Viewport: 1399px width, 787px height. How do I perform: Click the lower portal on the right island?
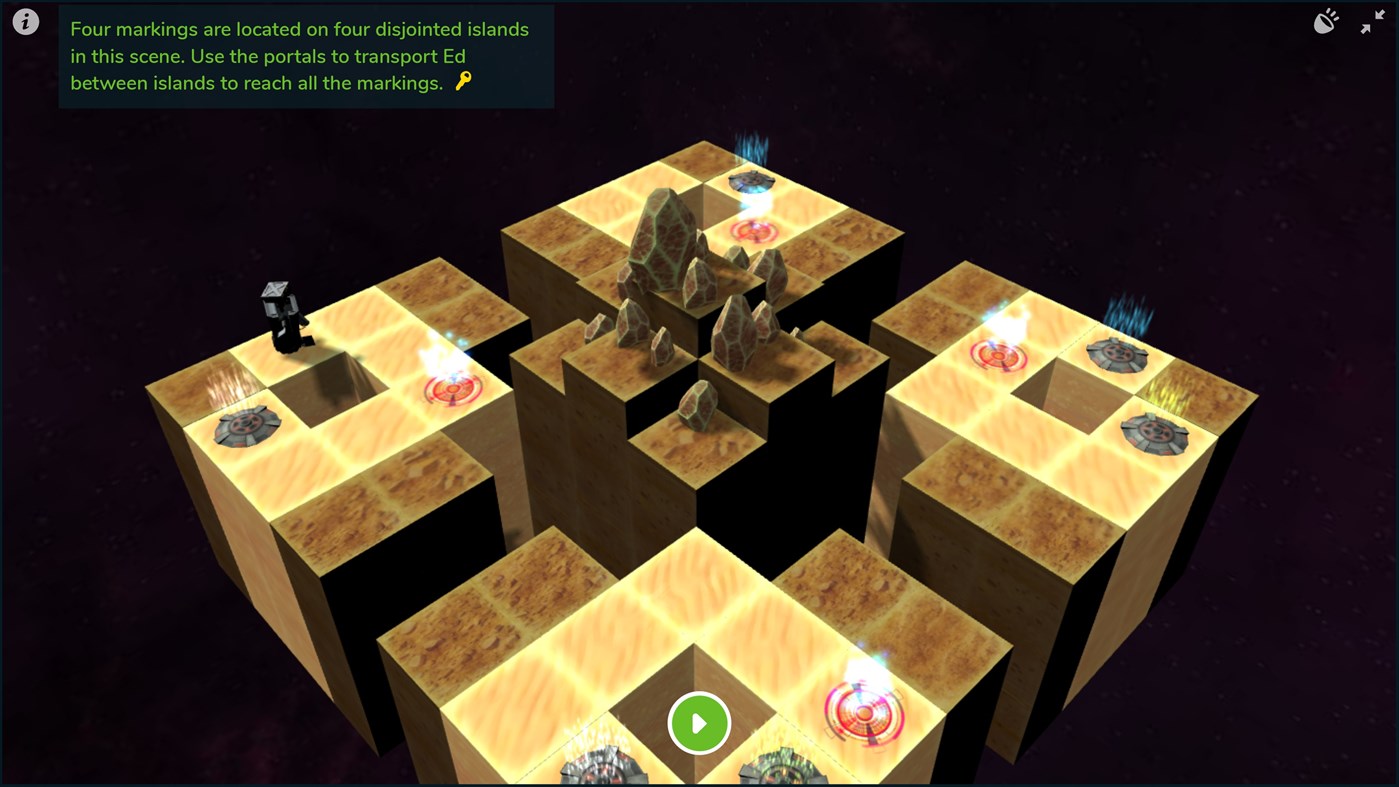pyautogui.click(x=1155, y=432)
